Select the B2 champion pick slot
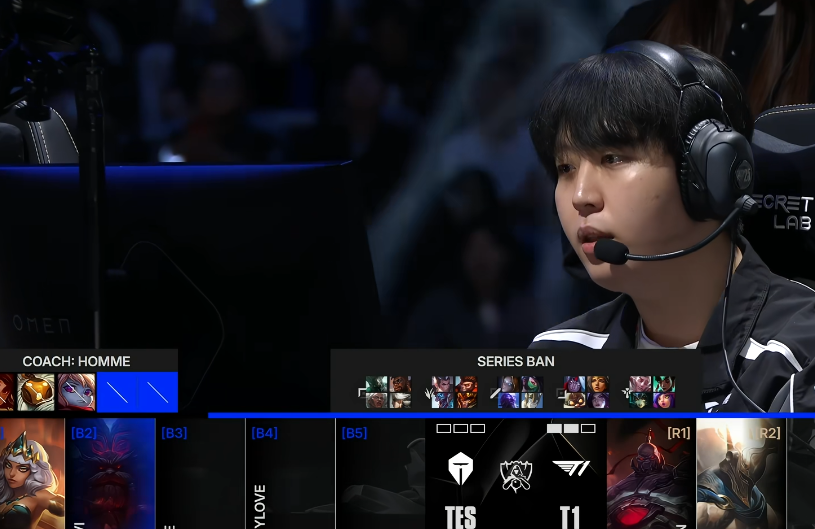Image resolution: width=815 pixels, height=529 pixels. [x=111, y=474]
